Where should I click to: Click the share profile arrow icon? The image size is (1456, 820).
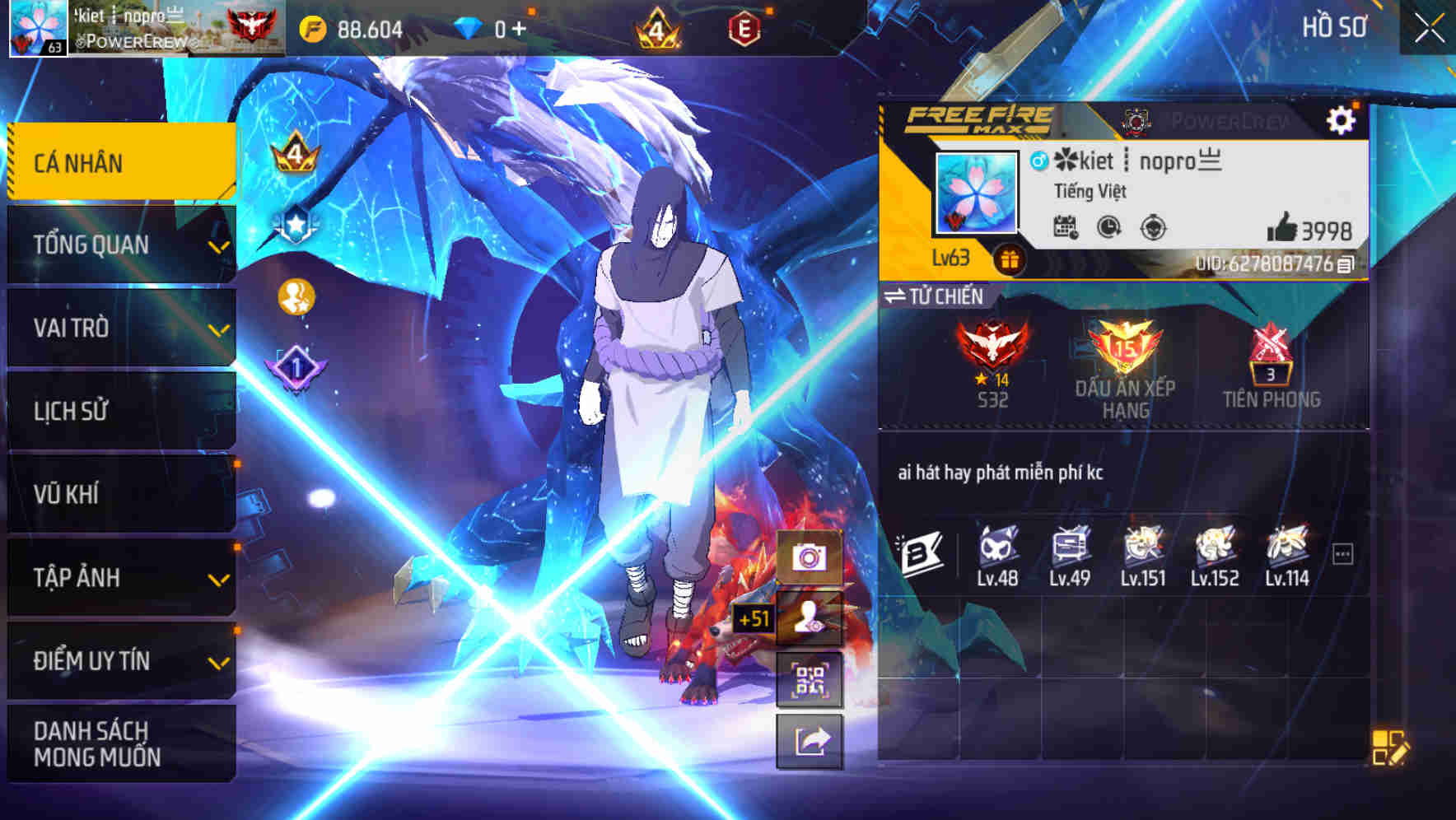811,743
